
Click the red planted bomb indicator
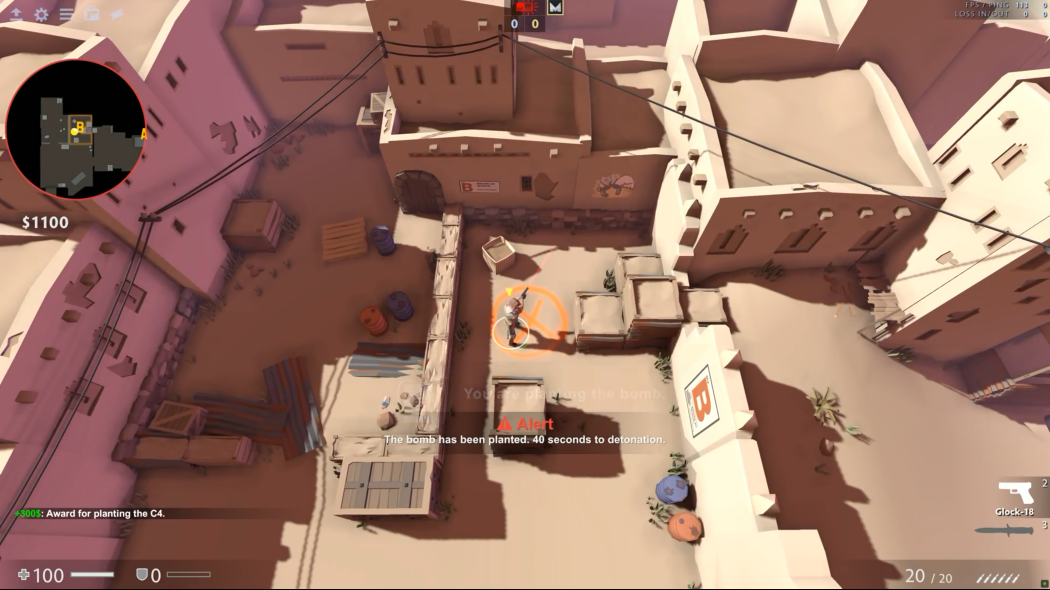click(526, 7)
